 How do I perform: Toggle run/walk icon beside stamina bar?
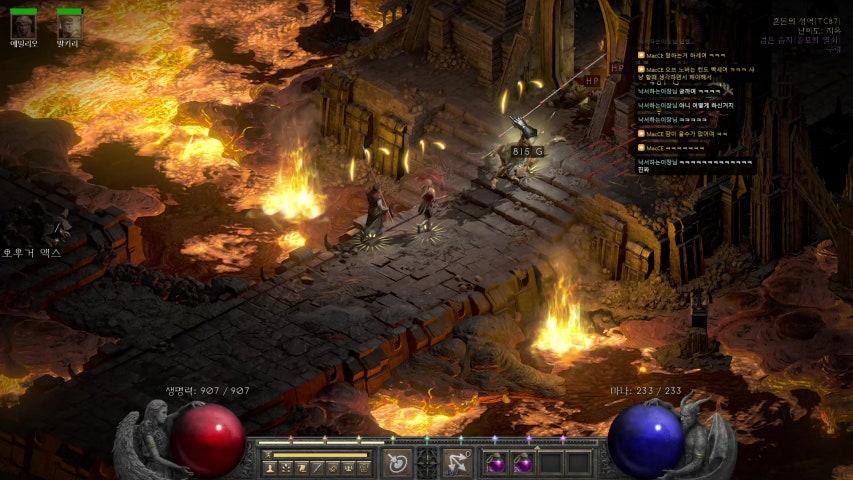coord(267,455)
